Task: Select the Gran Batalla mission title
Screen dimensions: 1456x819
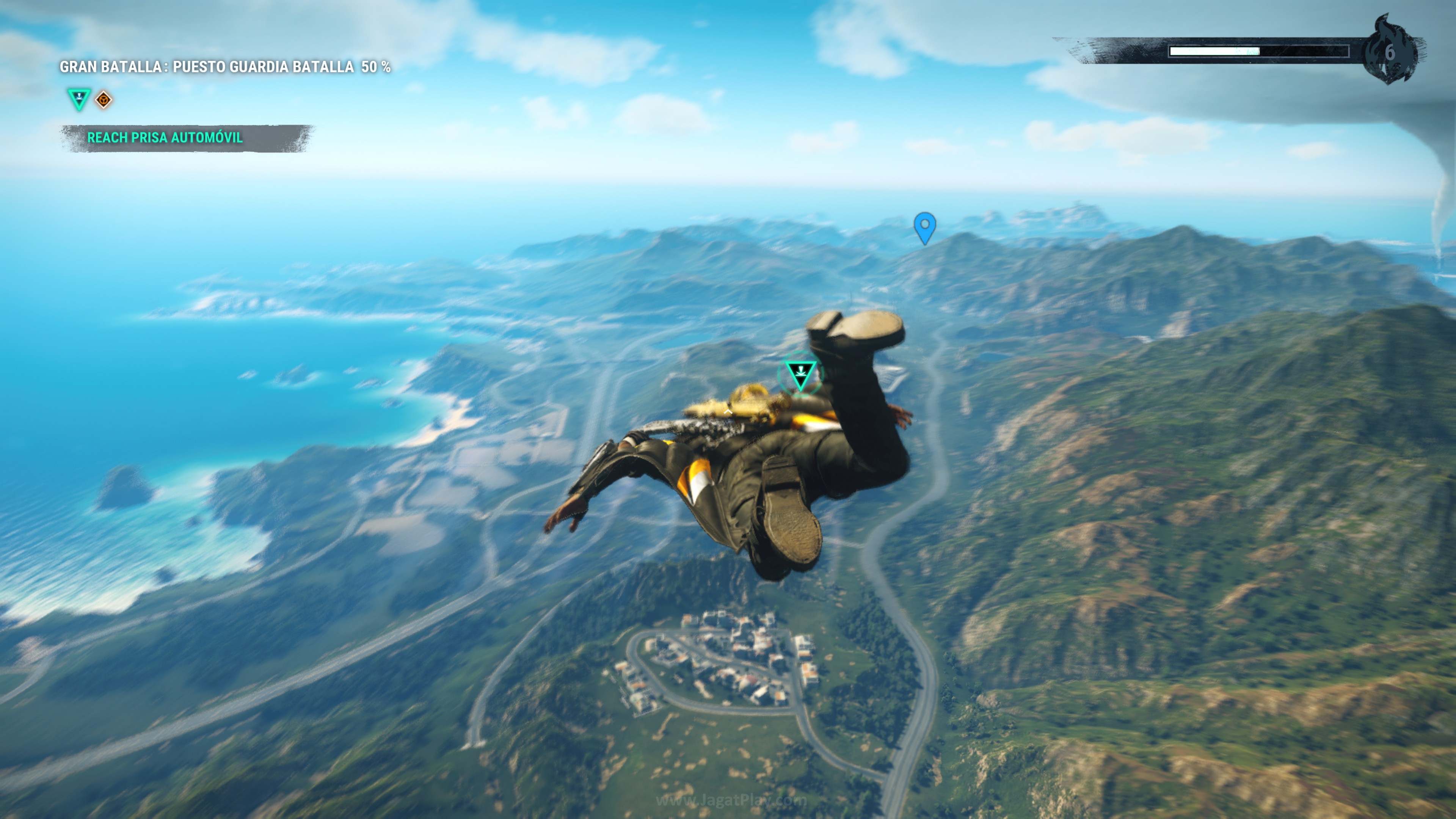Action: pyautogui.click(x=225, y=67)
